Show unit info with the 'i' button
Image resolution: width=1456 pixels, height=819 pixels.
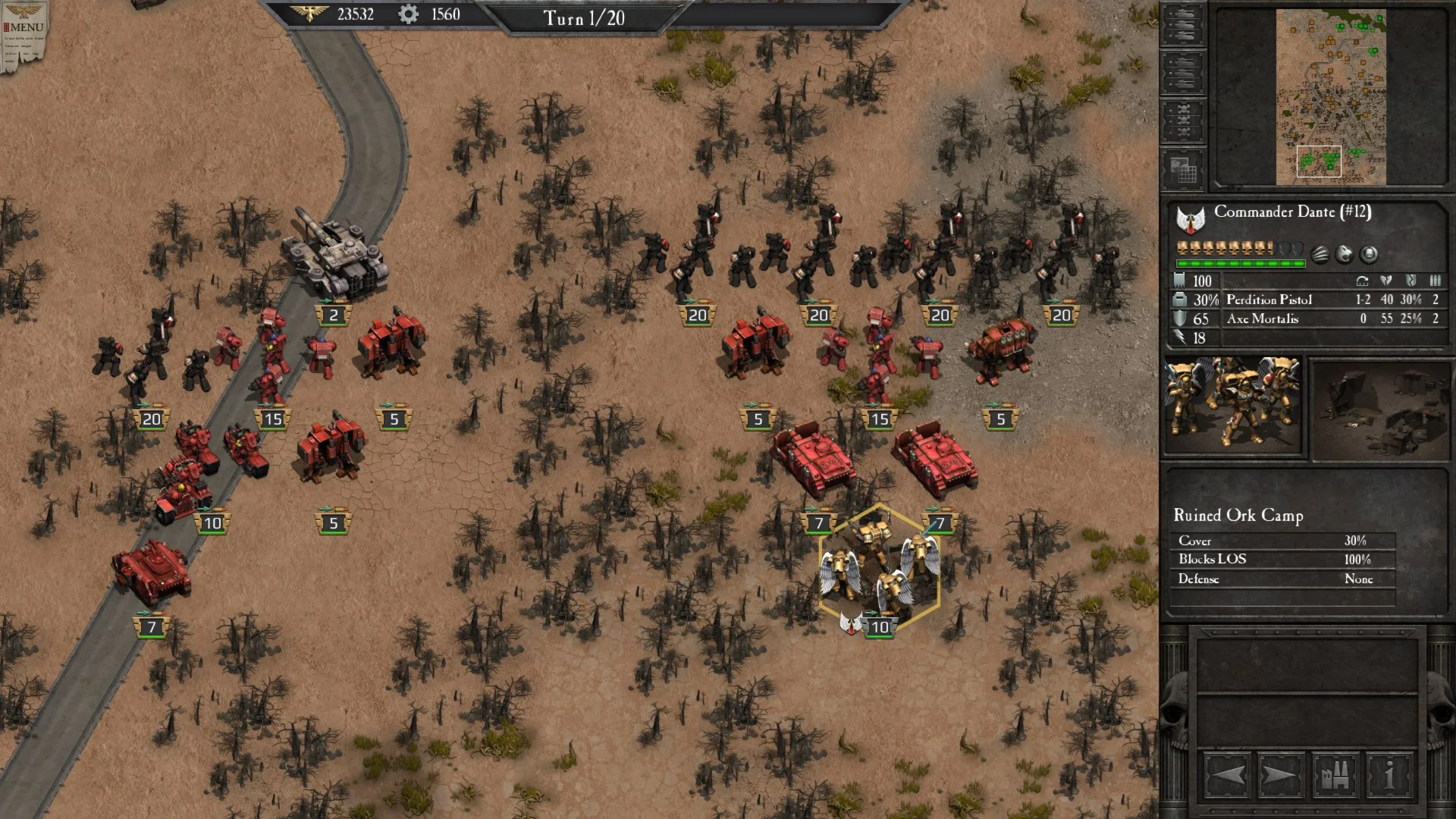[x=1389, y=776]
